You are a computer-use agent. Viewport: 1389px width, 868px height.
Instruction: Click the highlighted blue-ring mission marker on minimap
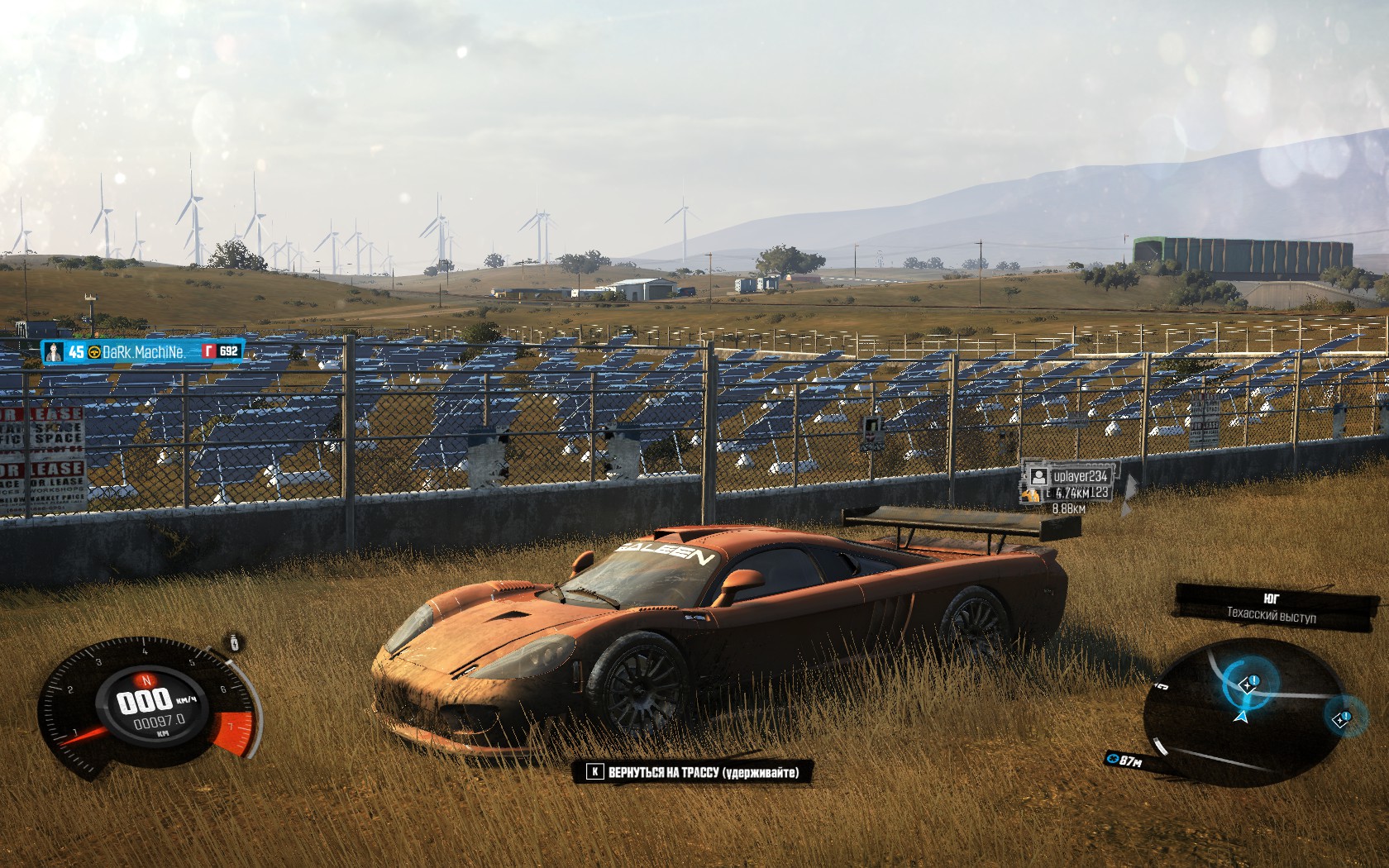click(x=1247, y=684)
